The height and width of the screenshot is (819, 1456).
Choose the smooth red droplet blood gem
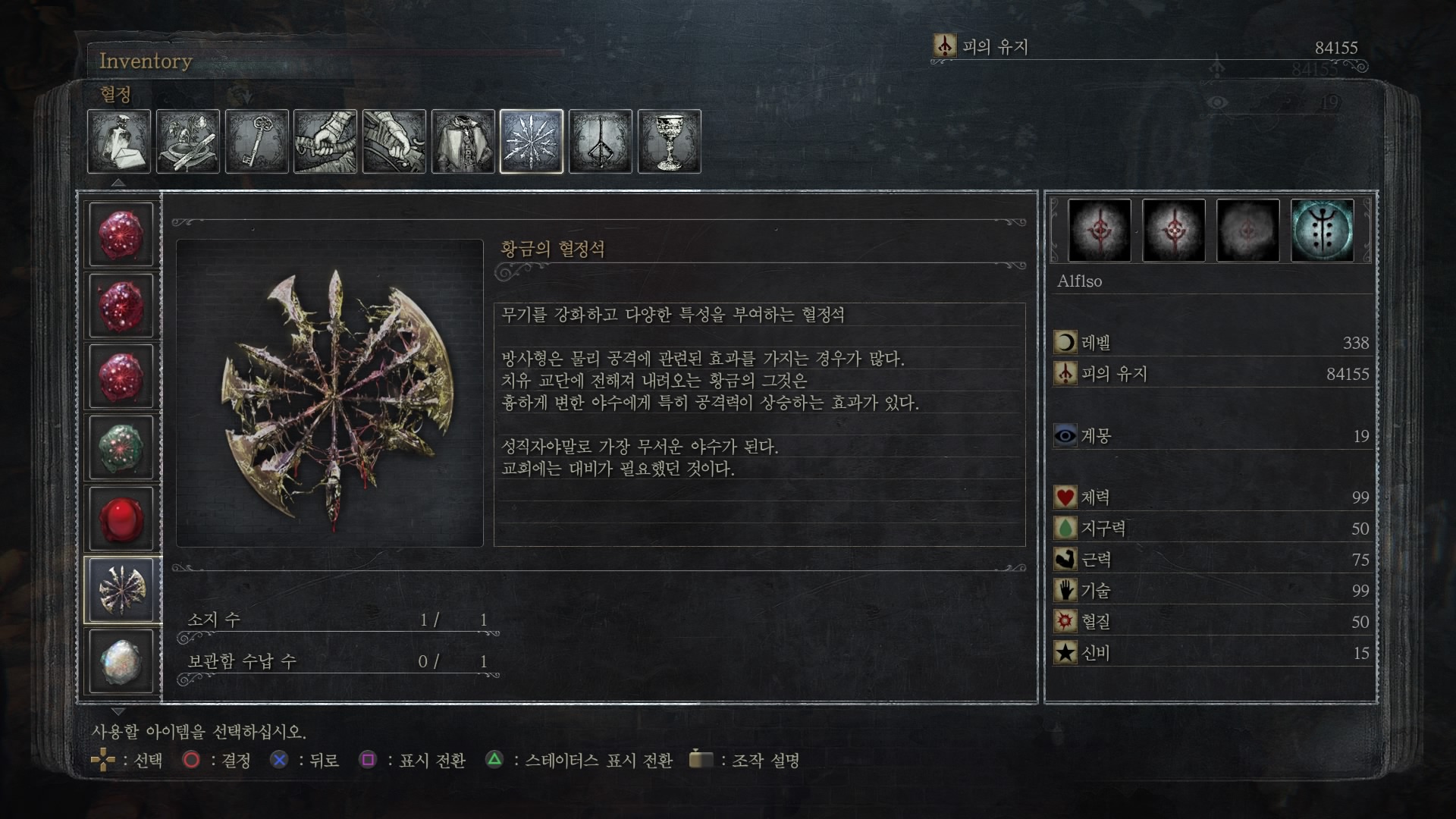click(121, 519)
